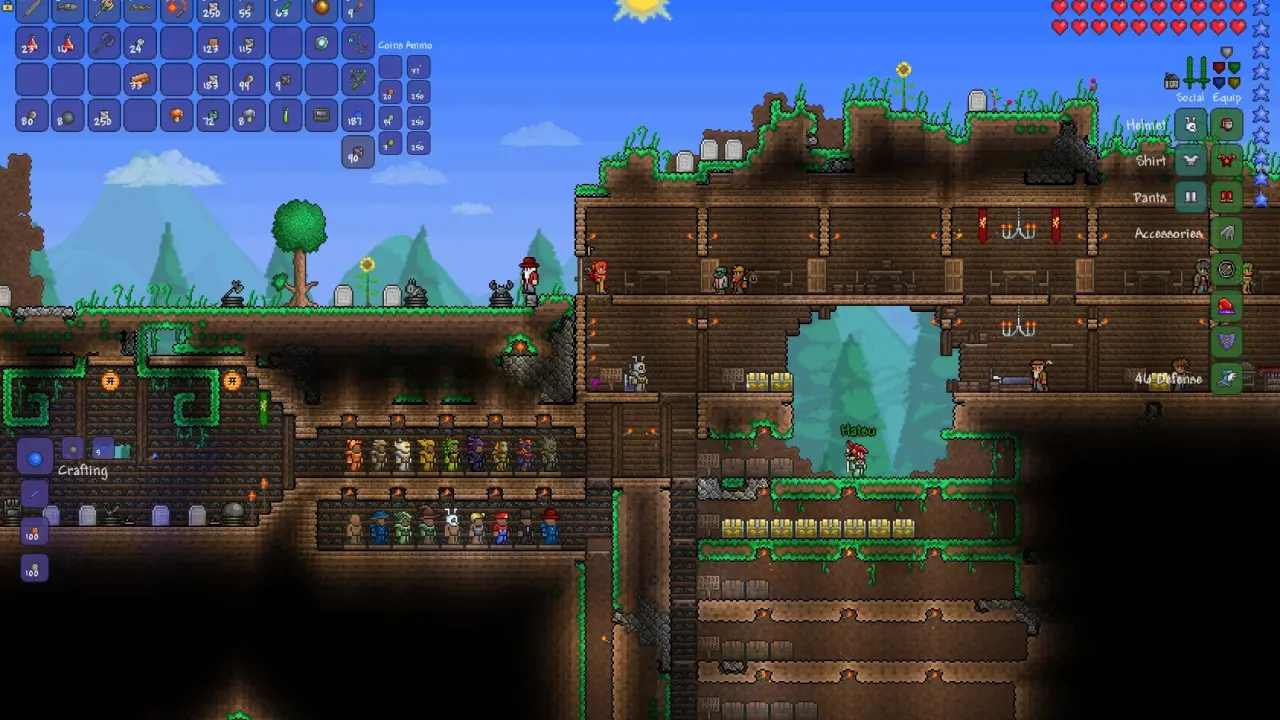Click the shield accessory slot
Viewport: 1280px width, 720px height.
(x=1227, y=341)
